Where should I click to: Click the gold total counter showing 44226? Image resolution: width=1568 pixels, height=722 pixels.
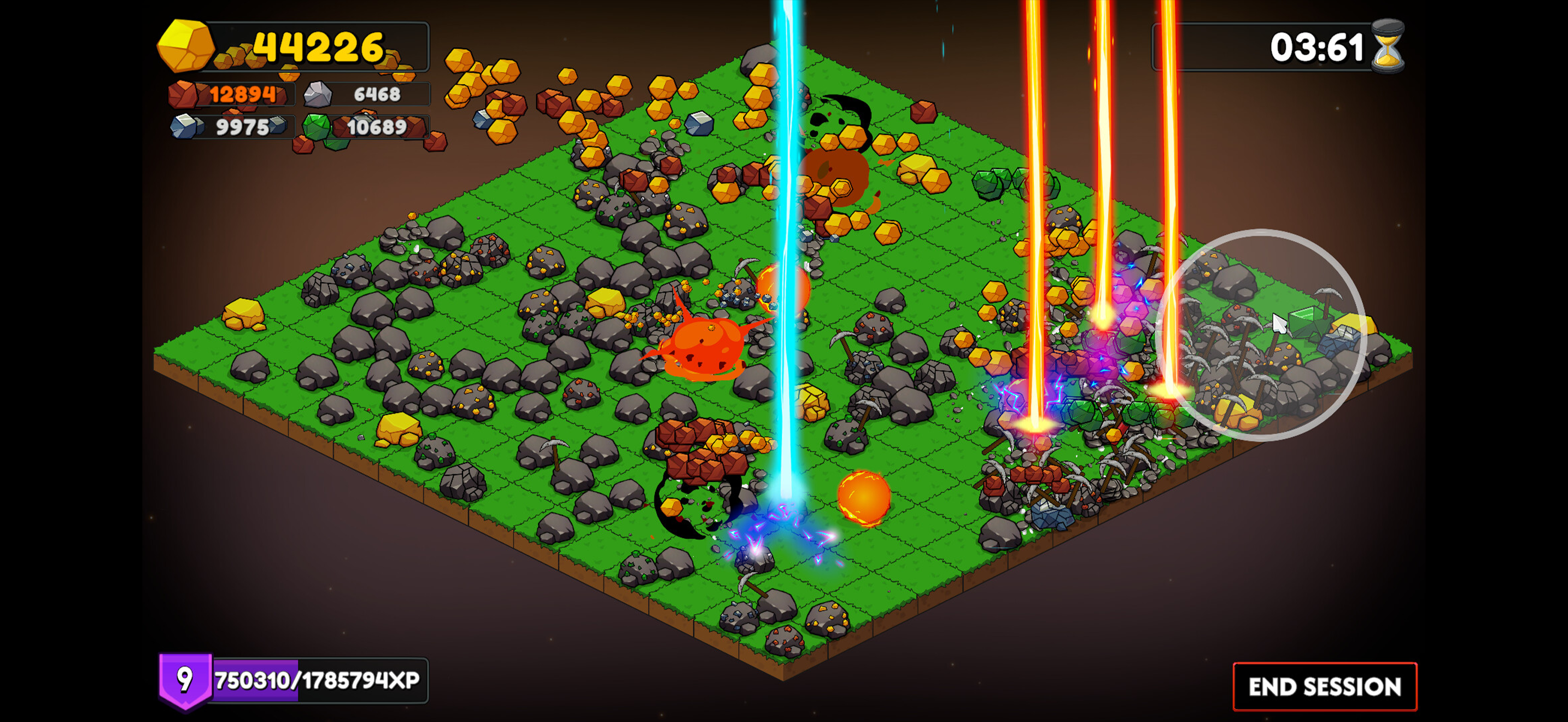[x=317, y=48]
